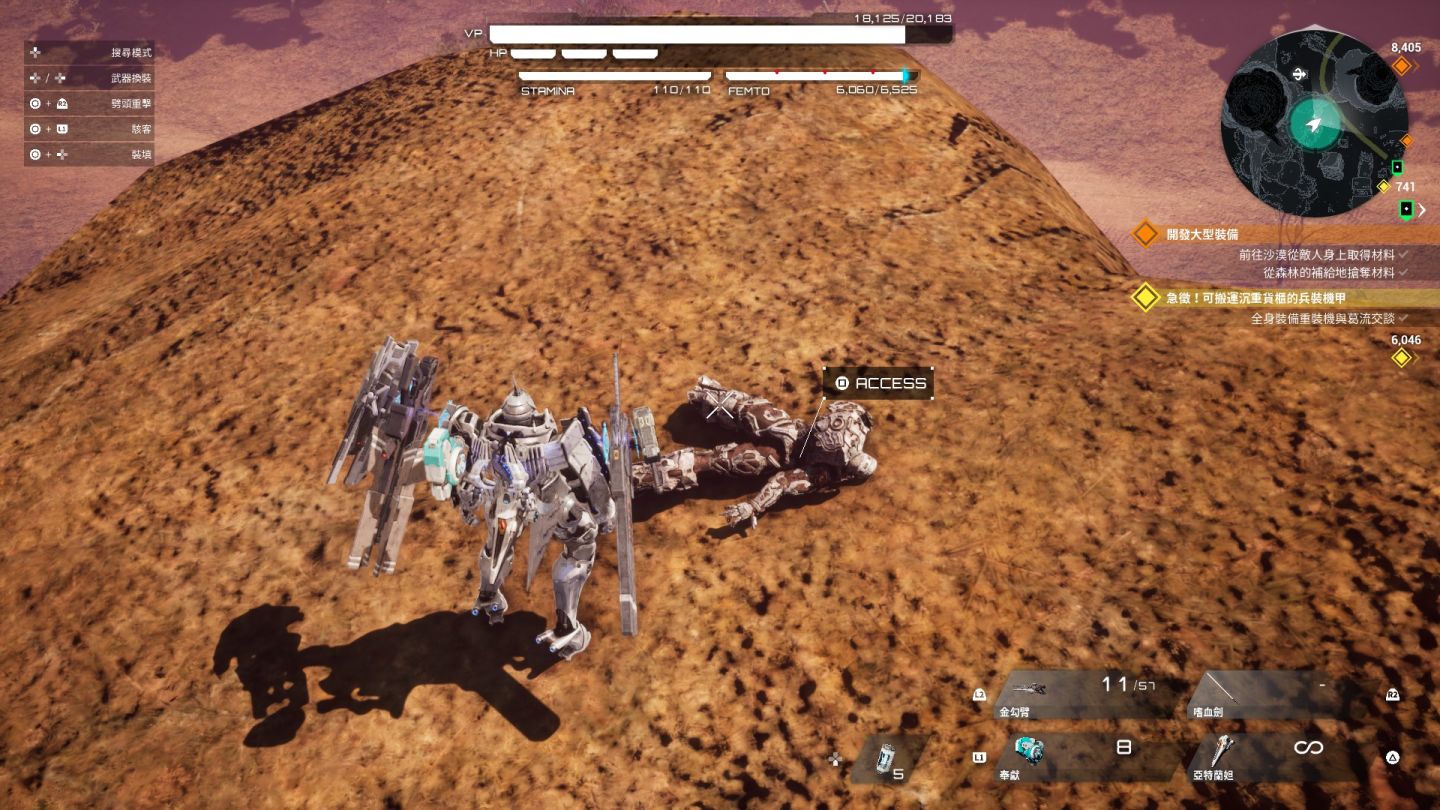Viewport: 1440px width, 810px height.
Task: Click the yellow diamond 741 objective marker
Action: (1384, 187)
